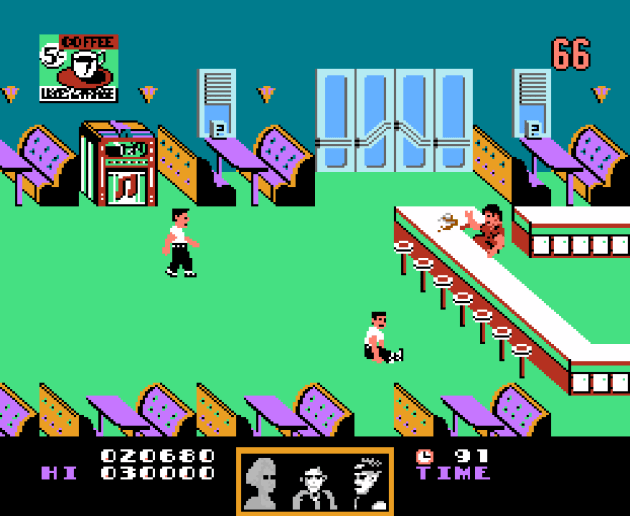Click the clock icon beside the timer

point(425,456)
